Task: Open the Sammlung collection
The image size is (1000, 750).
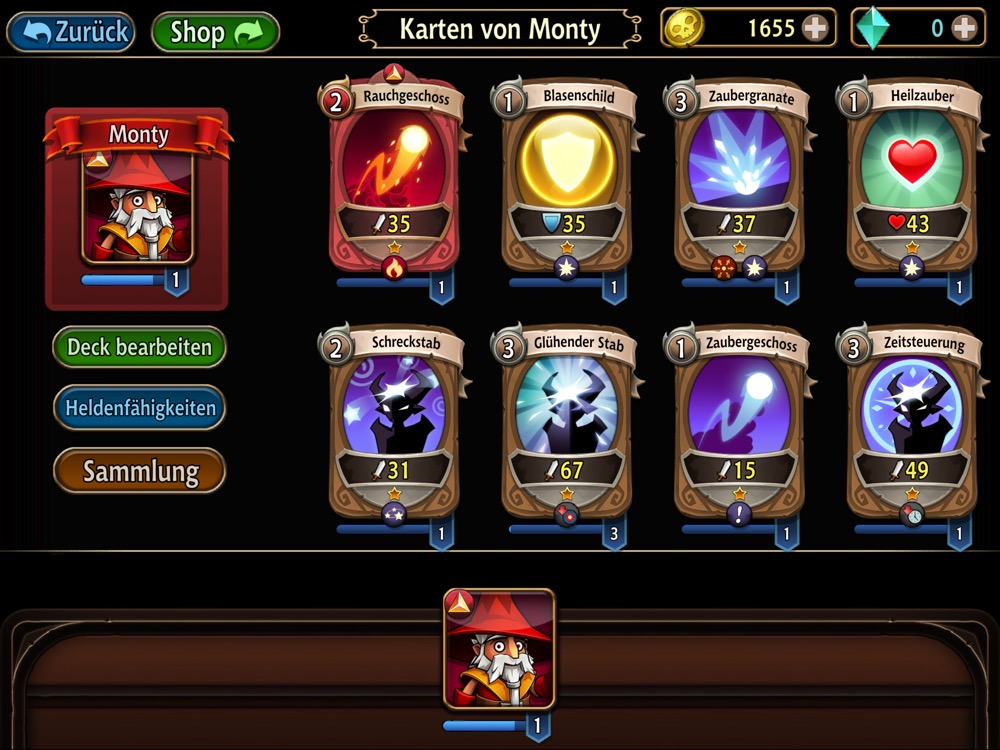Action: click(139, 471)
